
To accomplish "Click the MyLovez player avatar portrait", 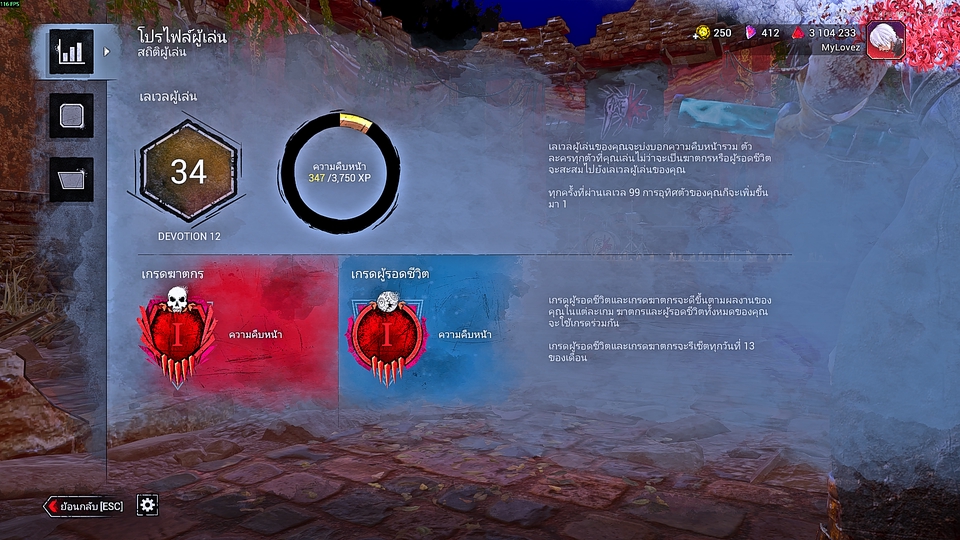I will [885, 41].
